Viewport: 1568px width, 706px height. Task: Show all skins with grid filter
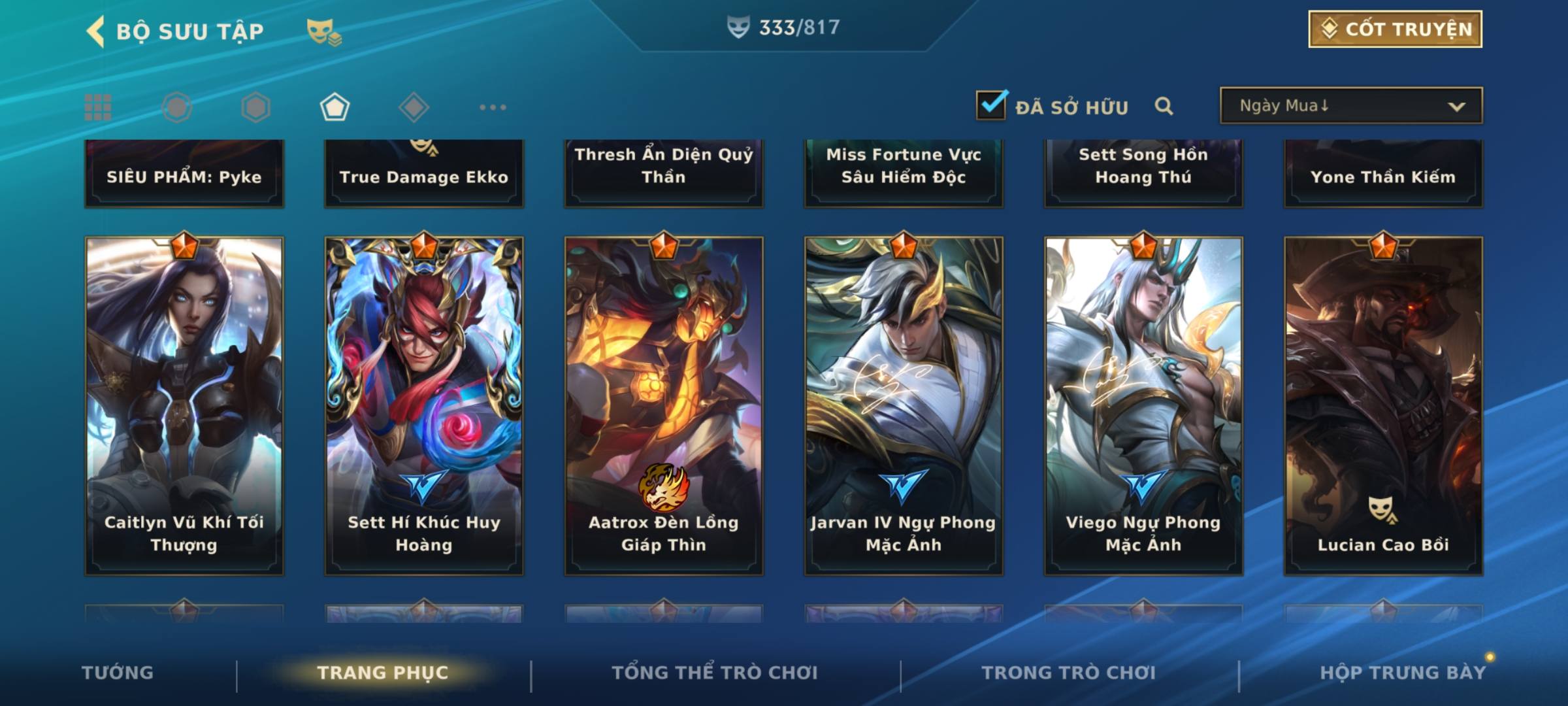(x=98, y=107)
